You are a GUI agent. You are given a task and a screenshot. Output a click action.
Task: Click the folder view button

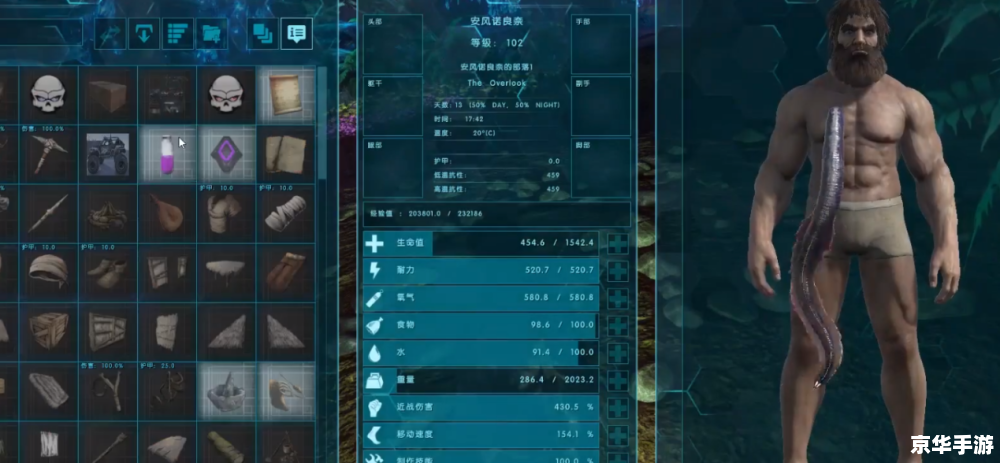click(210, 34)
